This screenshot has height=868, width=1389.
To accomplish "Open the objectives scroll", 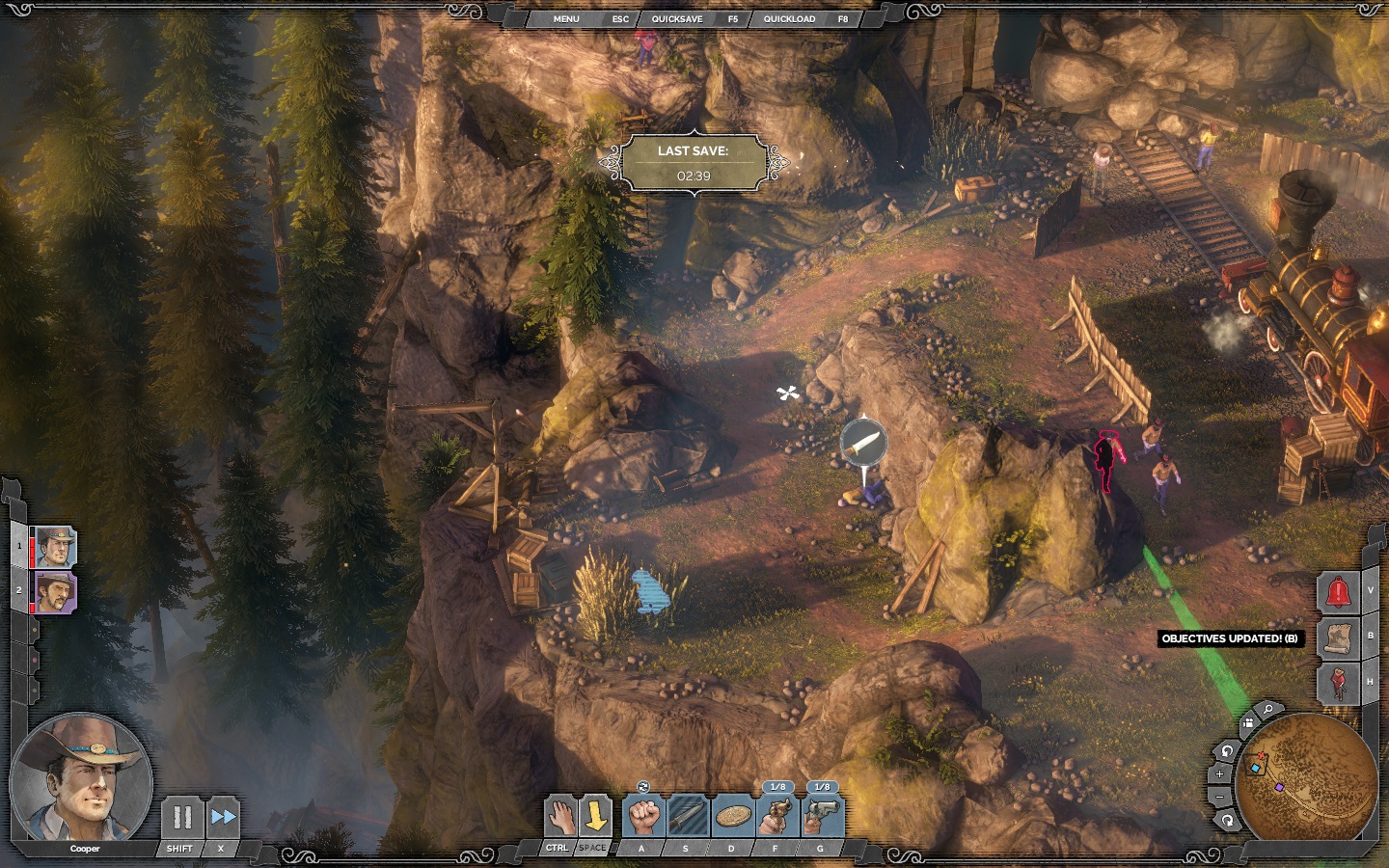I will pyautogui.click(x=1339, y=637).
